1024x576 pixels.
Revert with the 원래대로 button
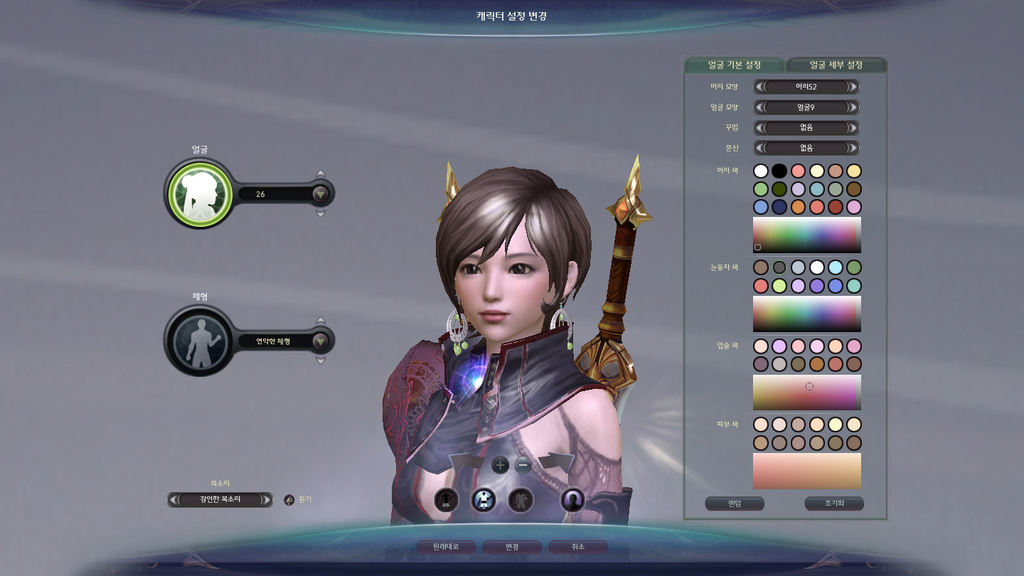[445, 547]
